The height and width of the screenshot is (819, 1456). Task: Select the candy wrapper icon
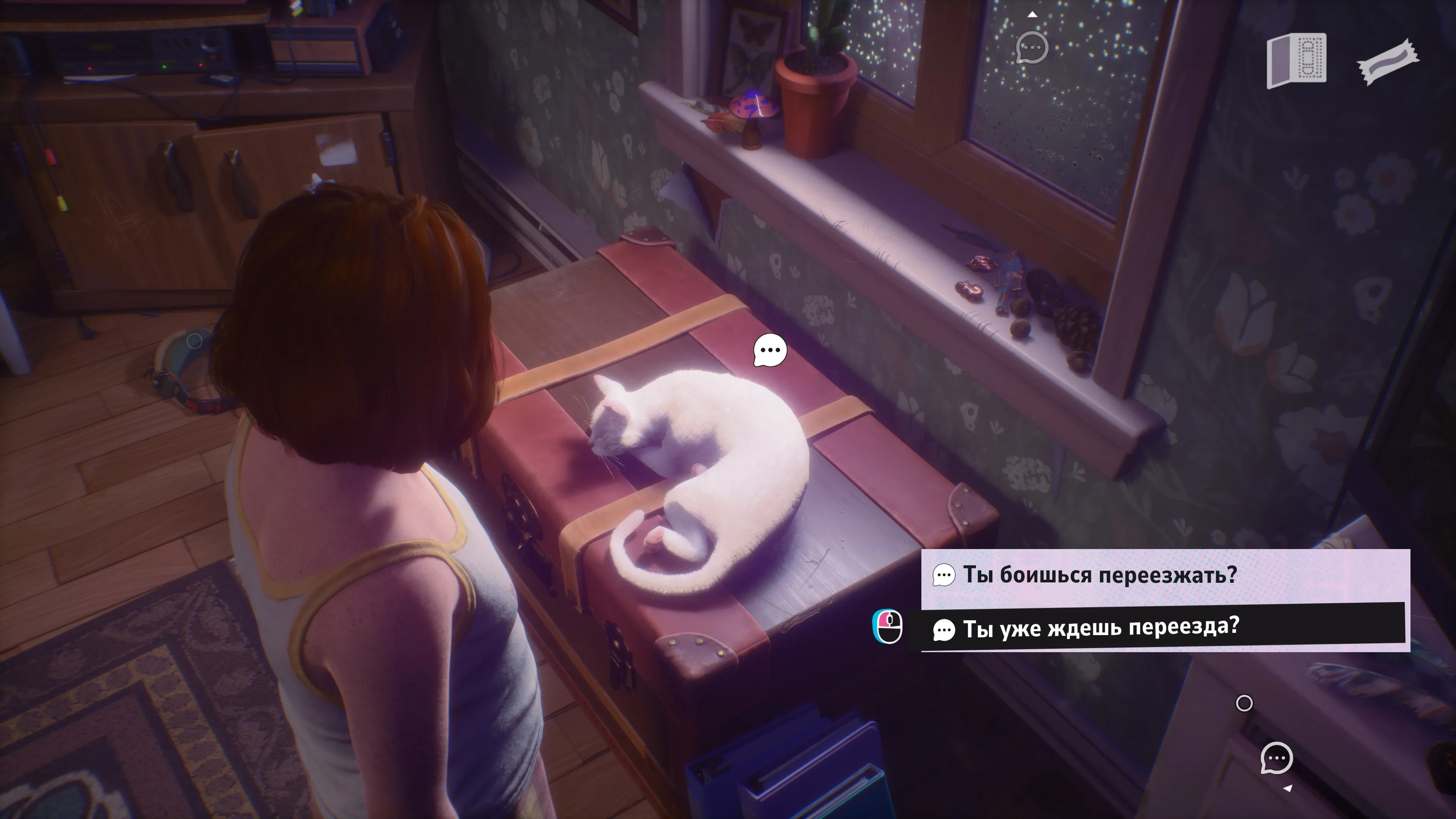click(x=1388, y=61)
